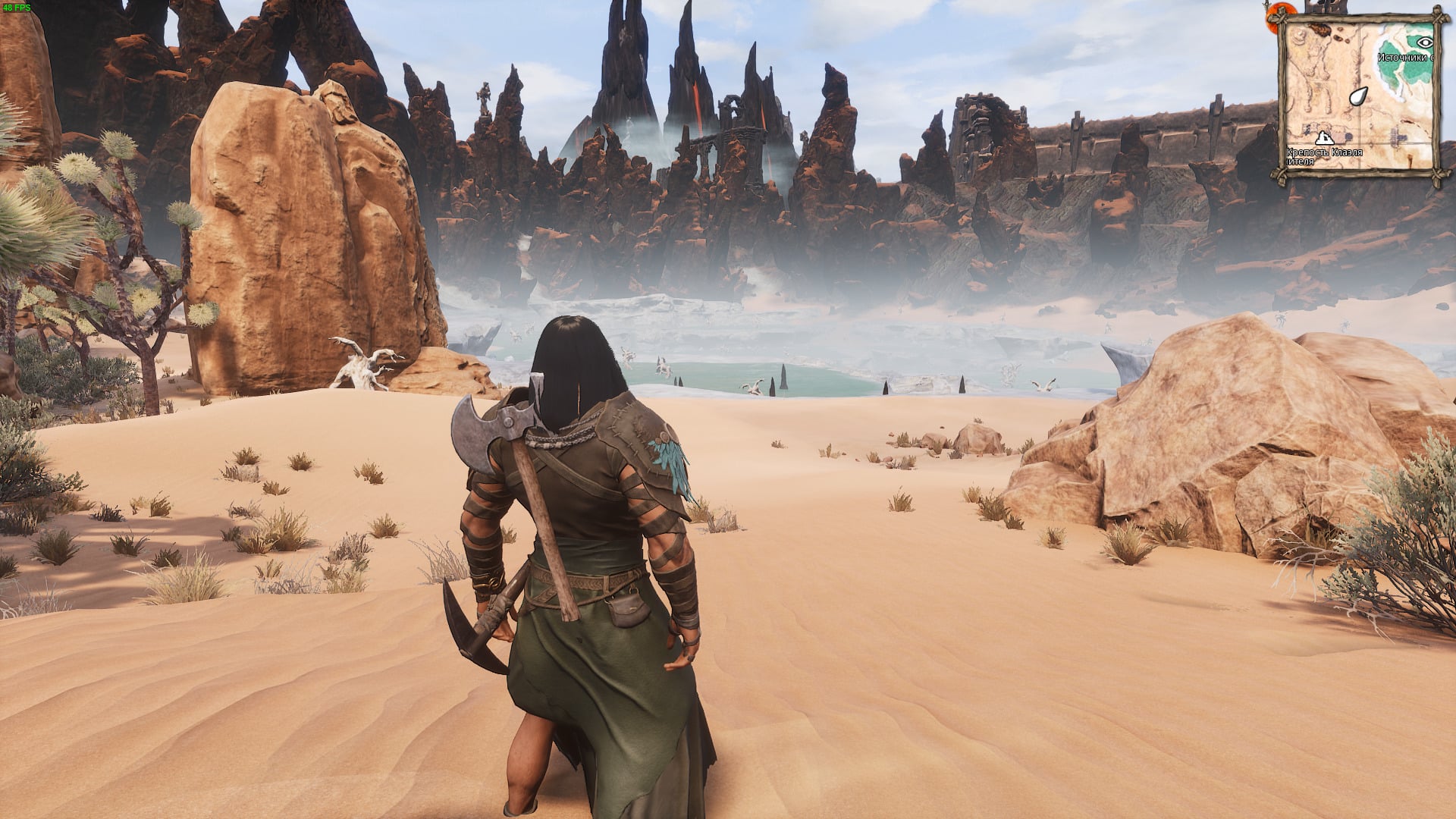Select the fortress icon labeled Крепость Клаэля

pos(1325,139)
